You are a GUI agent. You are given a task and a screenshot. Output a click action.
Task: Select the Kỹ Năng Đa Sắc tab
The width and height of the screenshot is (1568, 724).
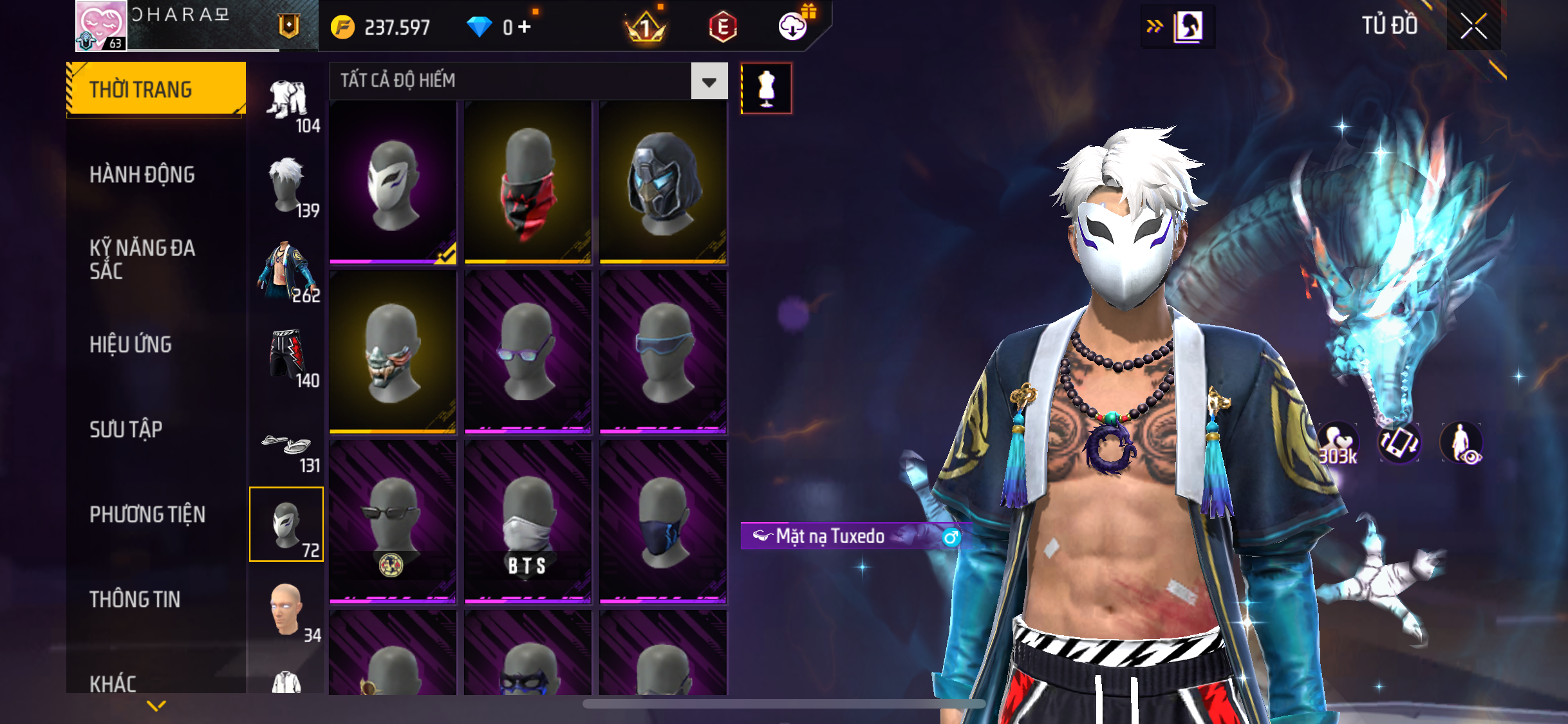click(x=142, y=259)
